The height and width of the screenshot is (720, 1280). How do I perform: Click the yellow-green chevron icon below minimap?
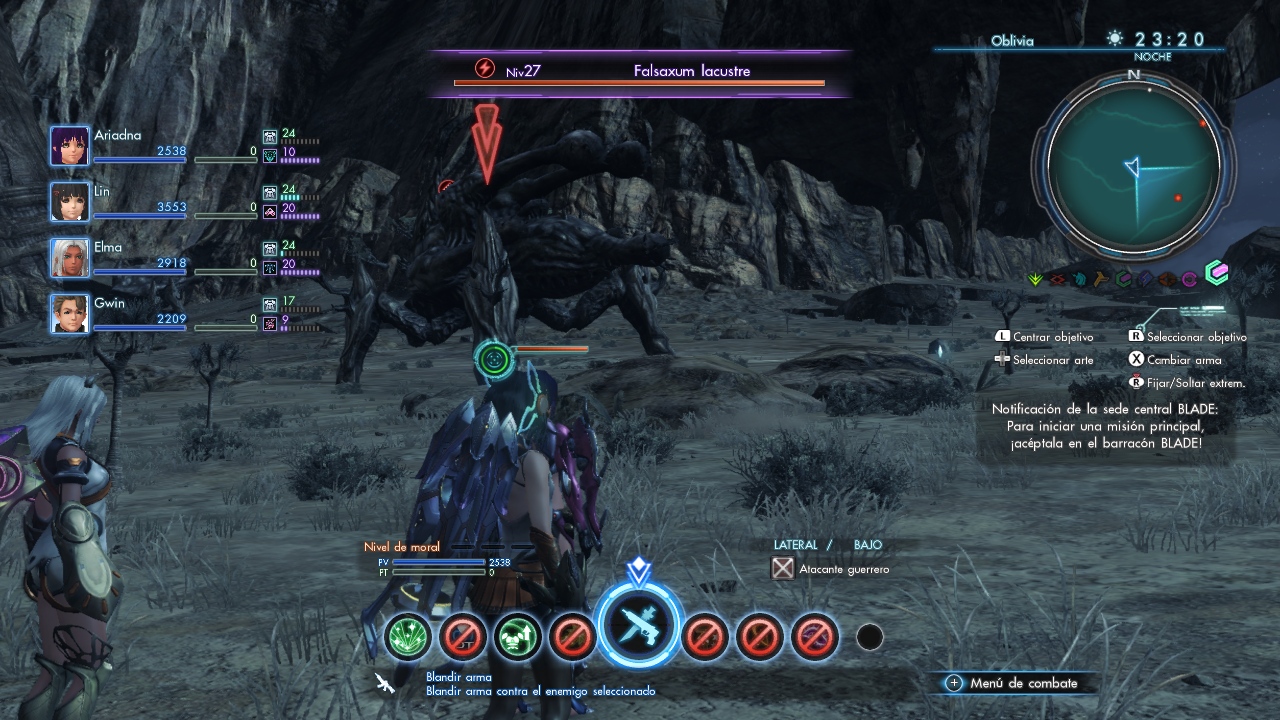pyautogui.click(x=1036, y=279)
